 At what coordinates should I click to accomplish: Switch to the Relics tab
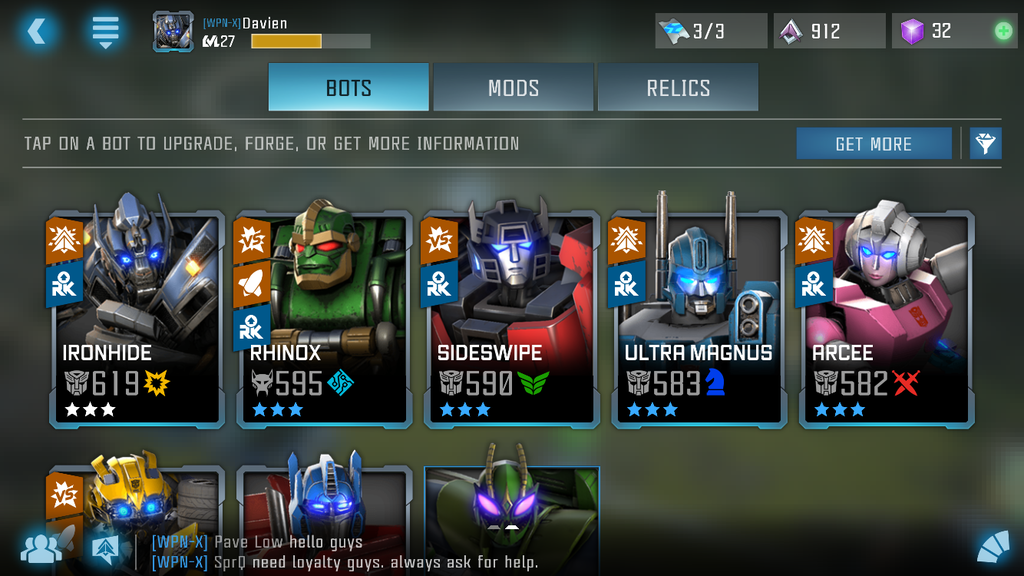677,87
